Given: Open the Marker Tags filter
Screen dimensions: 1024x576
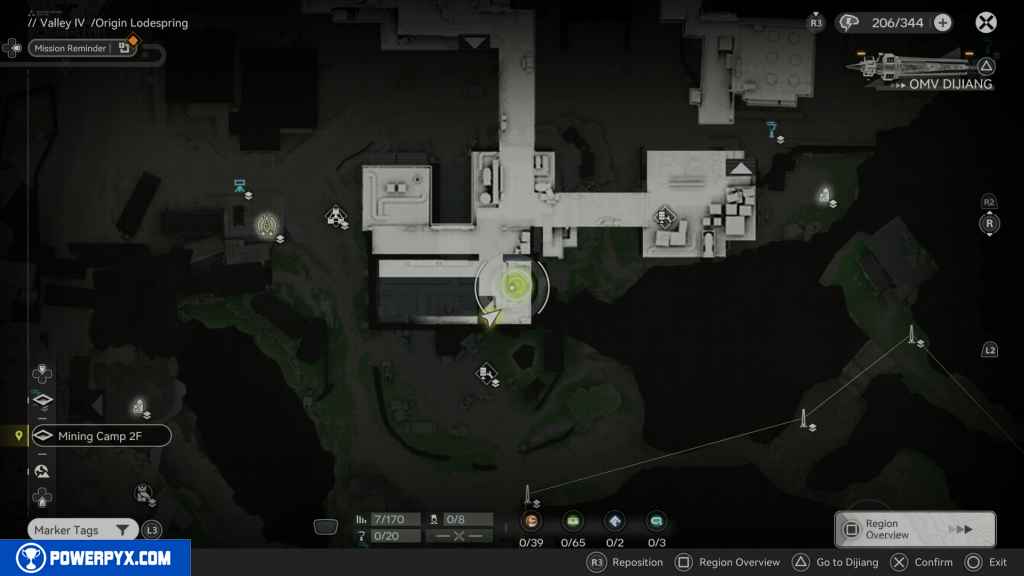Looking at the screenshot, I should 82,530.
